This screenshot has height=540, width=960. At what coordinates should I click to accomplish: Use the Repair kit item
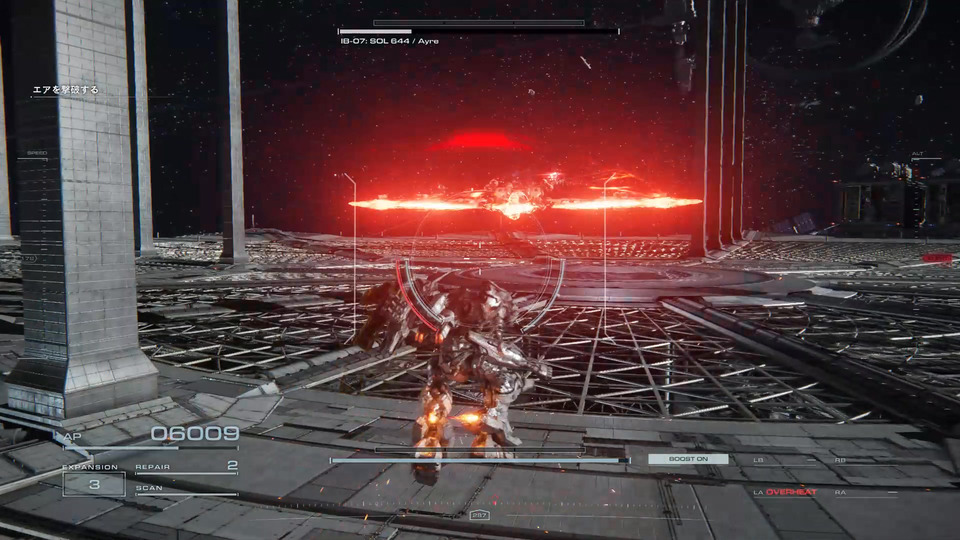point(186,466)
